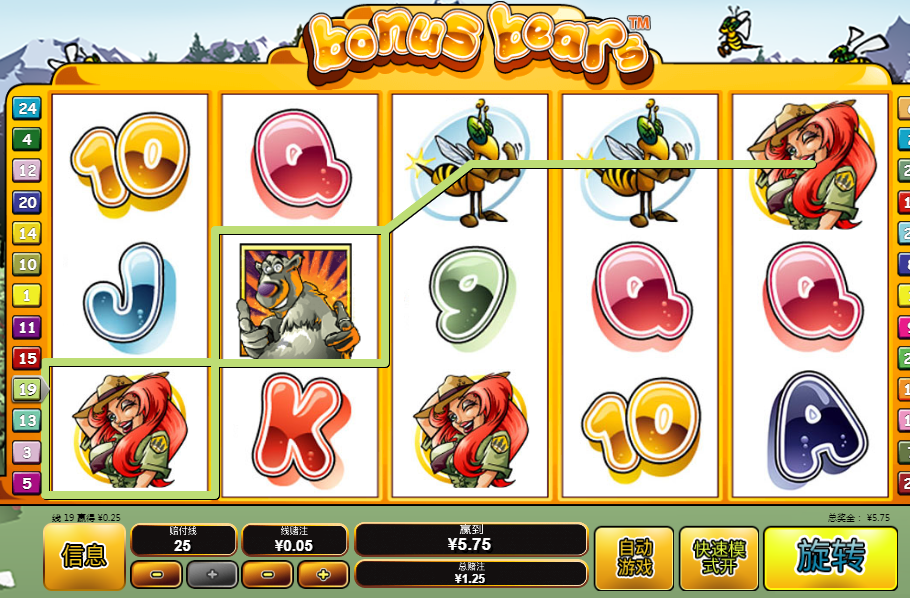This screenshot has width=910, height=598.
Task: Toggle the 快速模式 fast mode button
Action: coord(718,558)
